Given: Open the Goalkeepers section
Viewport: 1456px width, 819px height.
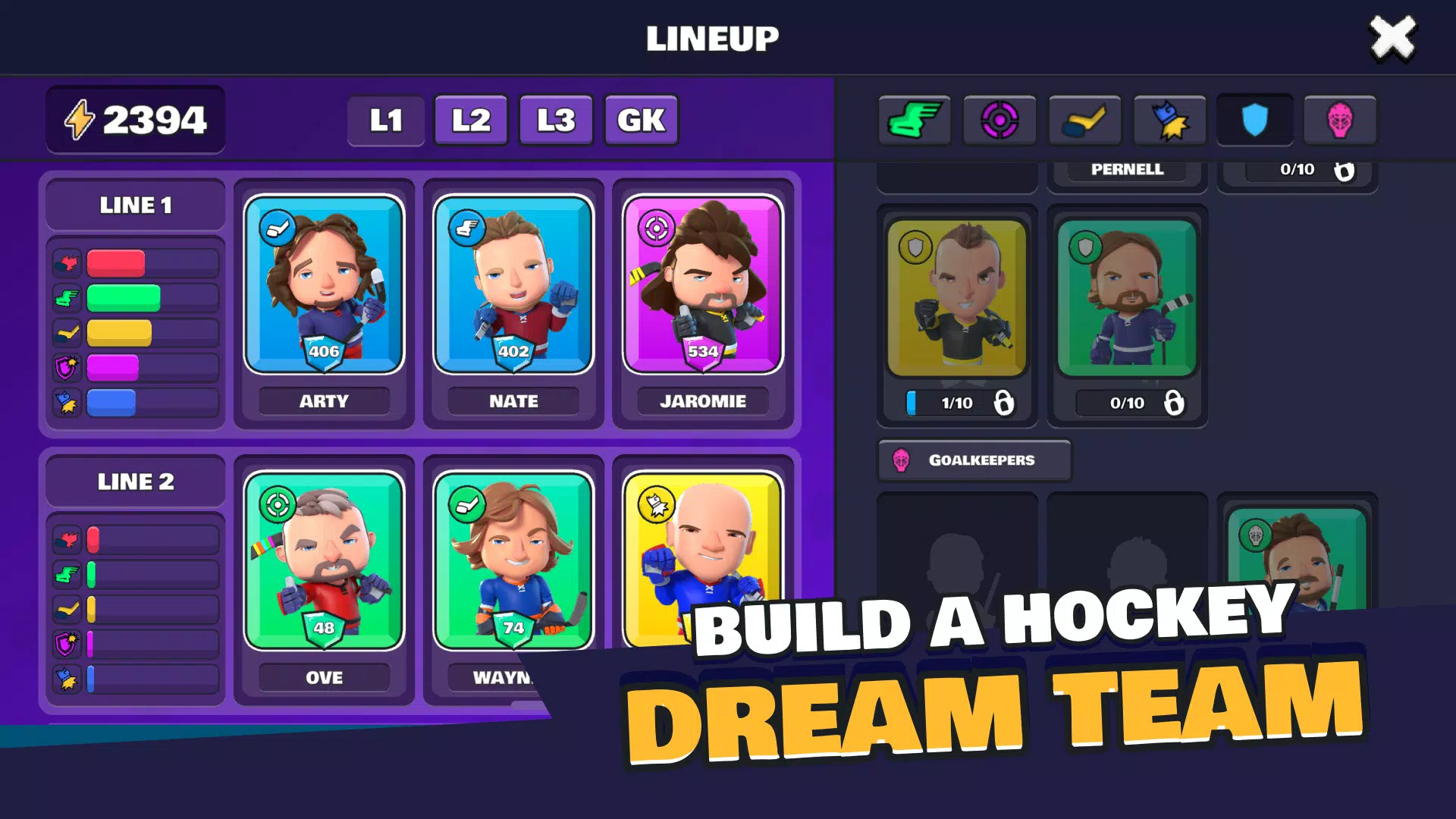Looking at the screenshot, I should (974, 460).
